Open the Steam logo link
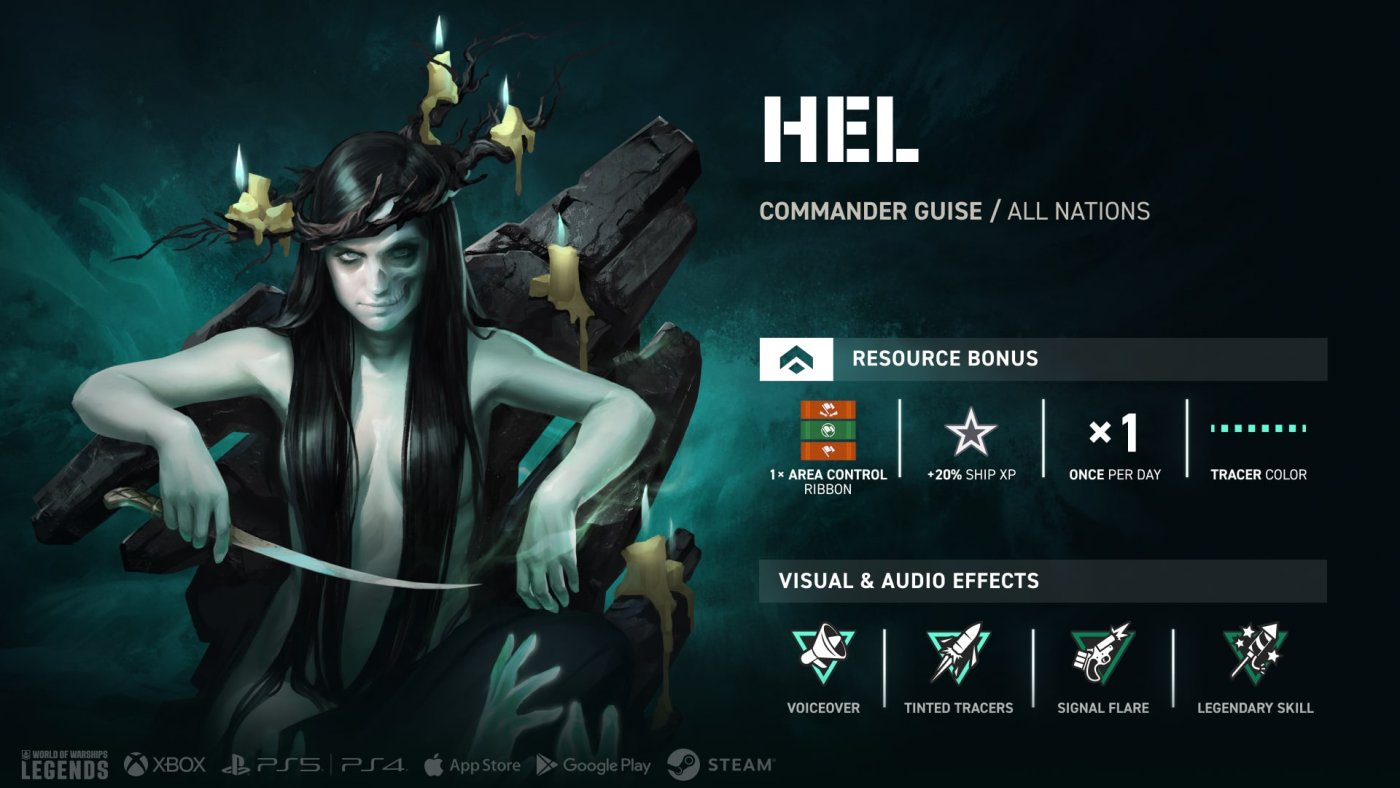This screenshot has height=788, width=1400. (x=720, y=765)
